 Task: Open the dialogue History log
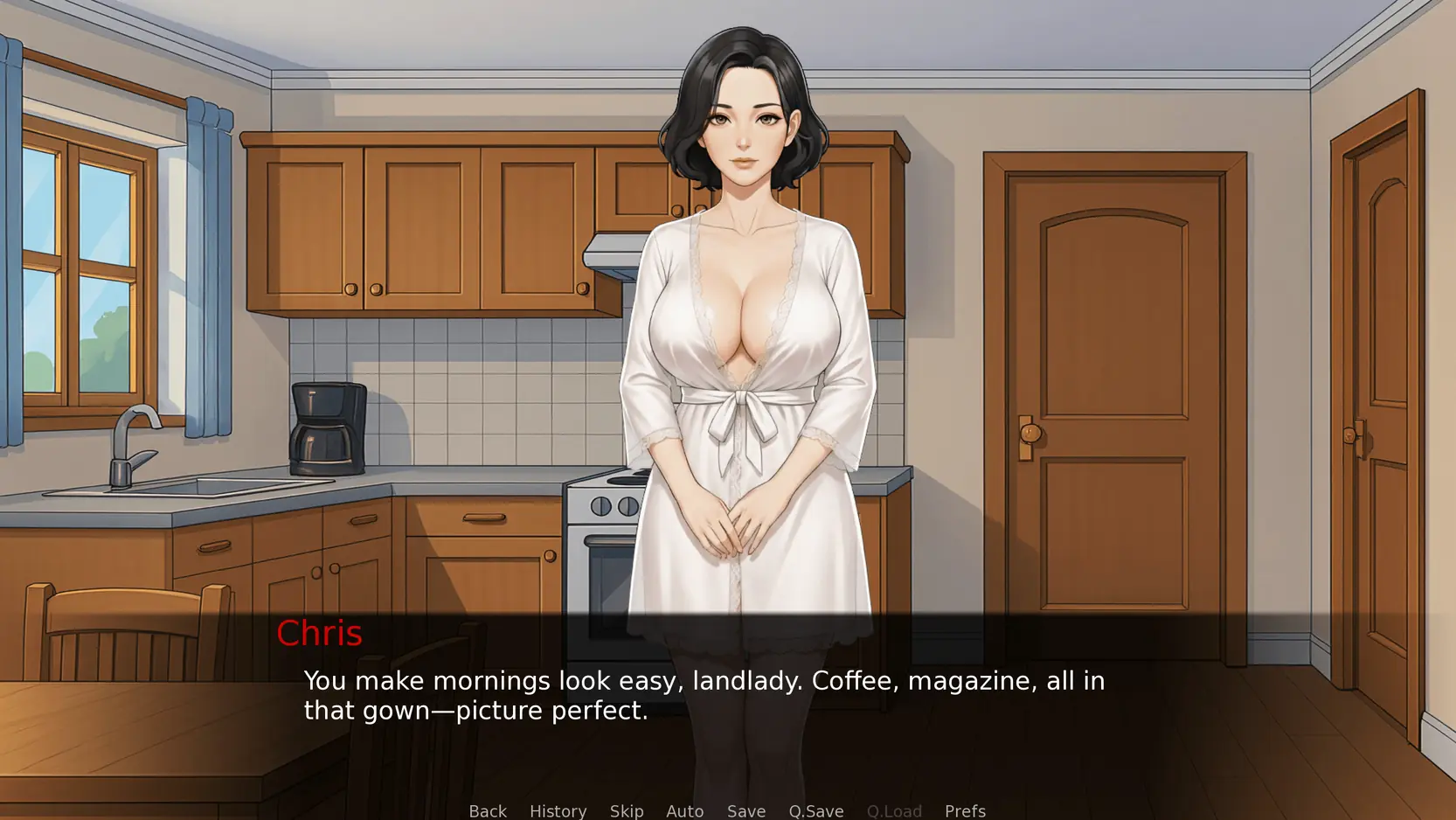click(558, 810)
